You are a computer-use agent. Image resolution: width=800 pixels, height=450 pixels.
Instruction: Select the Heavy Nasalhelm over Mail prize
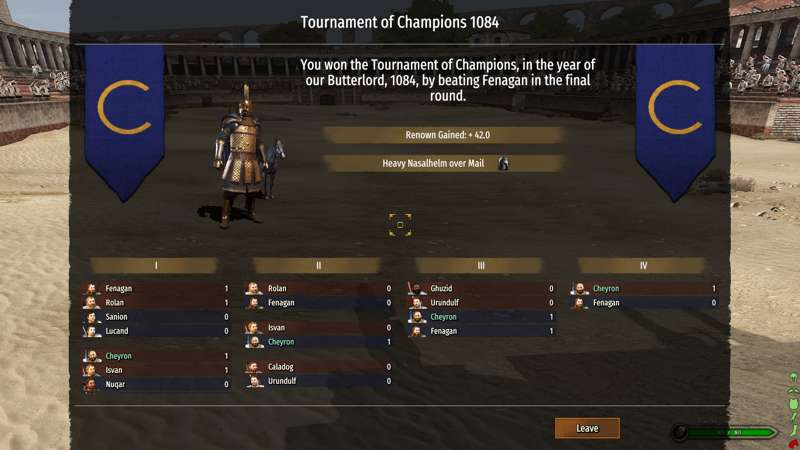click(443, 163)
